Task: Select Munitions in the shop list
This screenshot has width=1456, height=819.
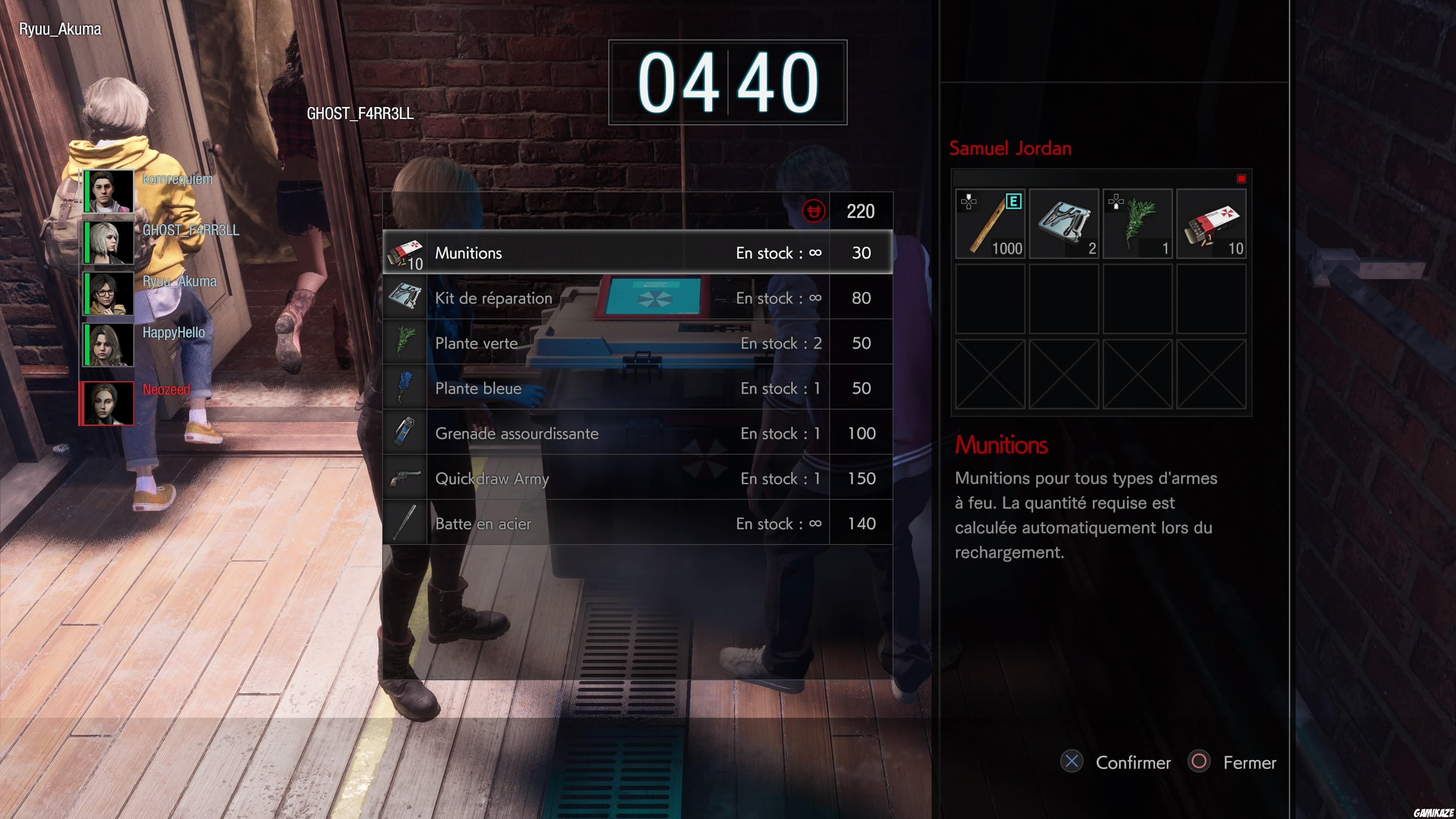Action: pyautogui.click(x=637, y=253)
